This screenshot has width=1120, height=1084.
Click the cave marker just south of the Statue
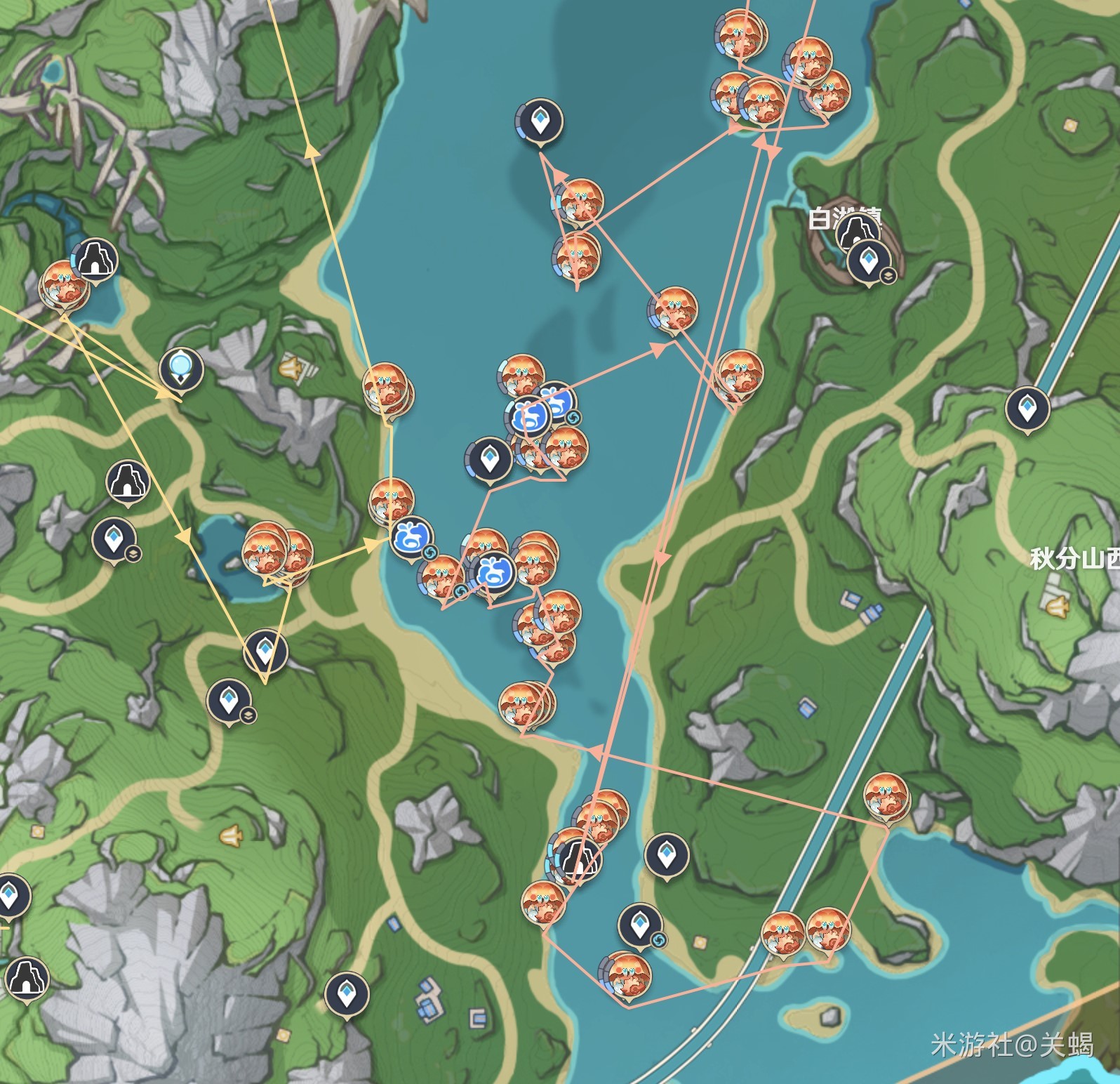[128, 481]
